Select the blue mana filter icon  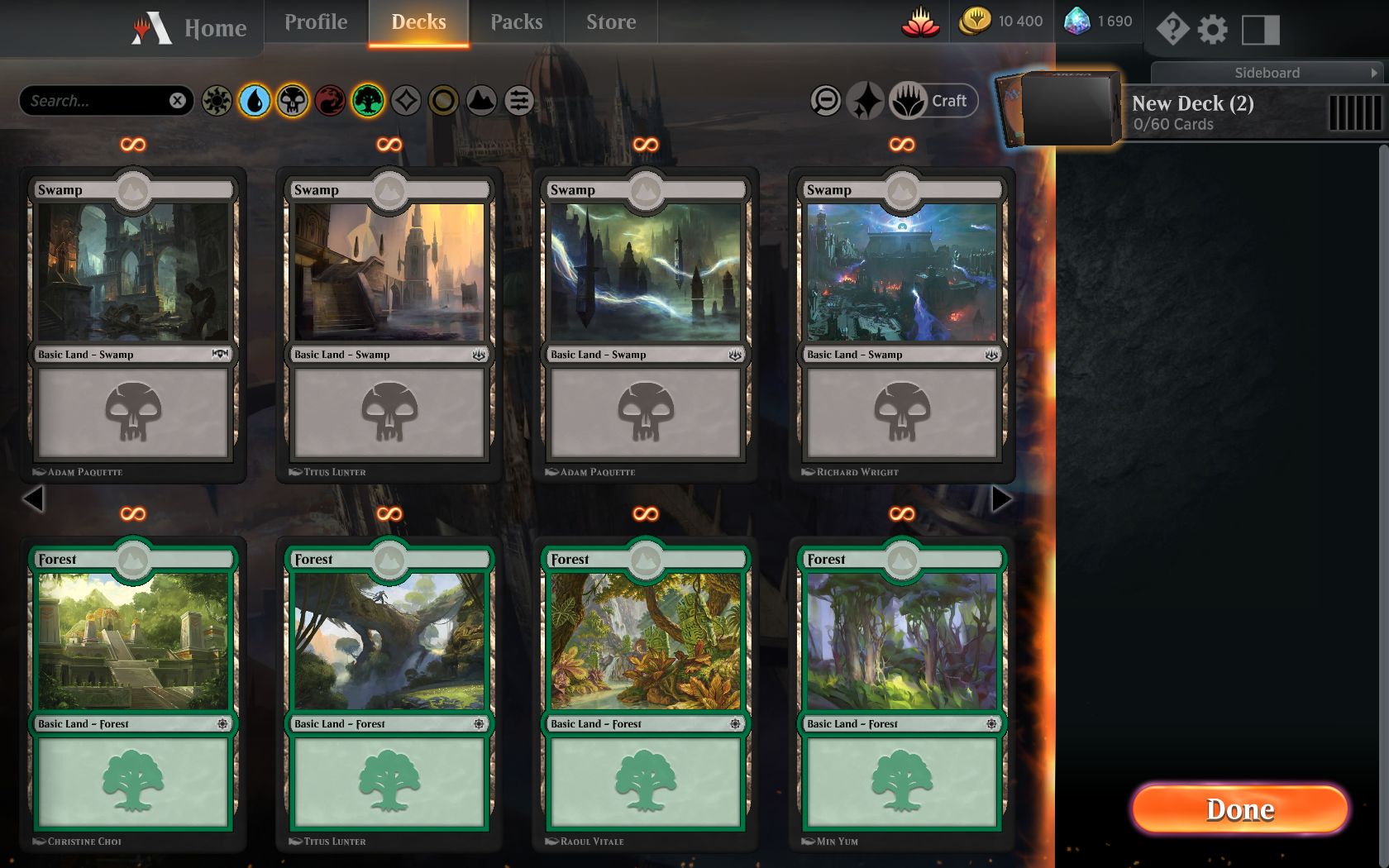point(254,101)
